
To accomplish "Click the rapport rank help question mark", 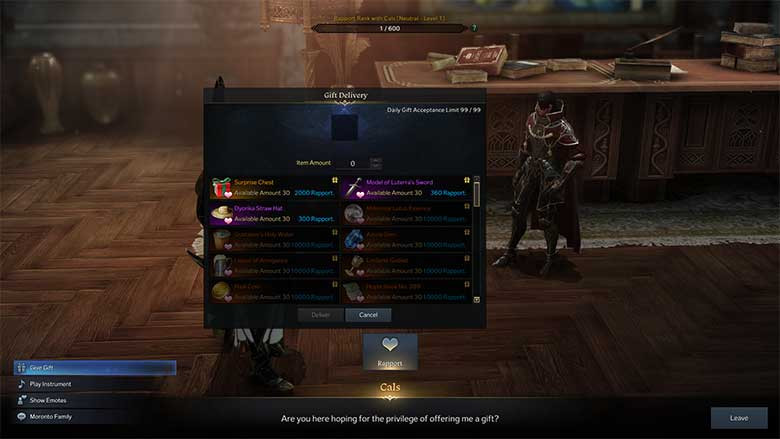I will coord(473,28).
